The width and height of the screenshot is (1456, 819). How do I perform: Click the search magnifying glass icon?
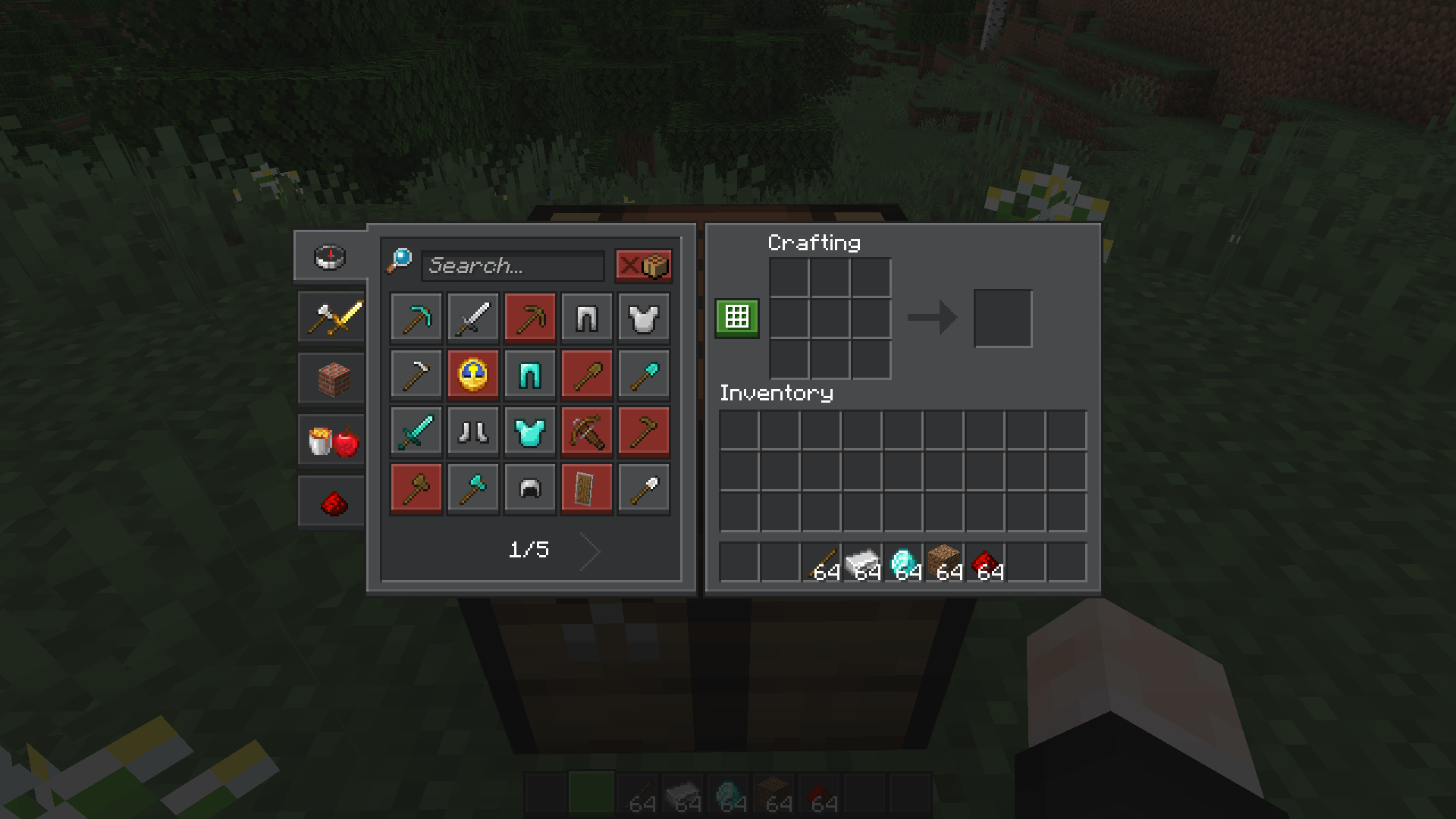tap(400, 259)
